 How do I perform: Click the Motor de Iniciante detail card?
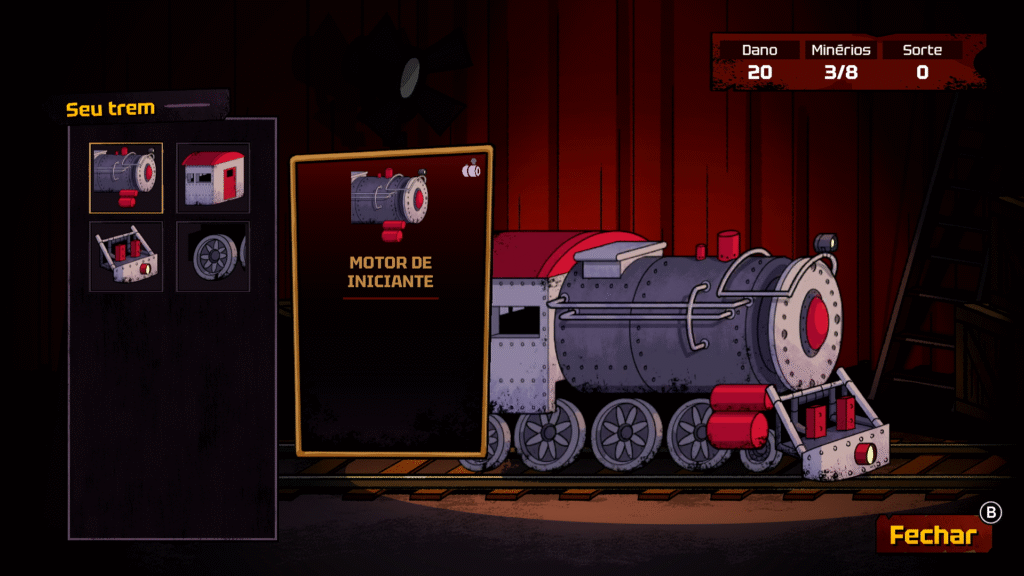coord(391,300)
